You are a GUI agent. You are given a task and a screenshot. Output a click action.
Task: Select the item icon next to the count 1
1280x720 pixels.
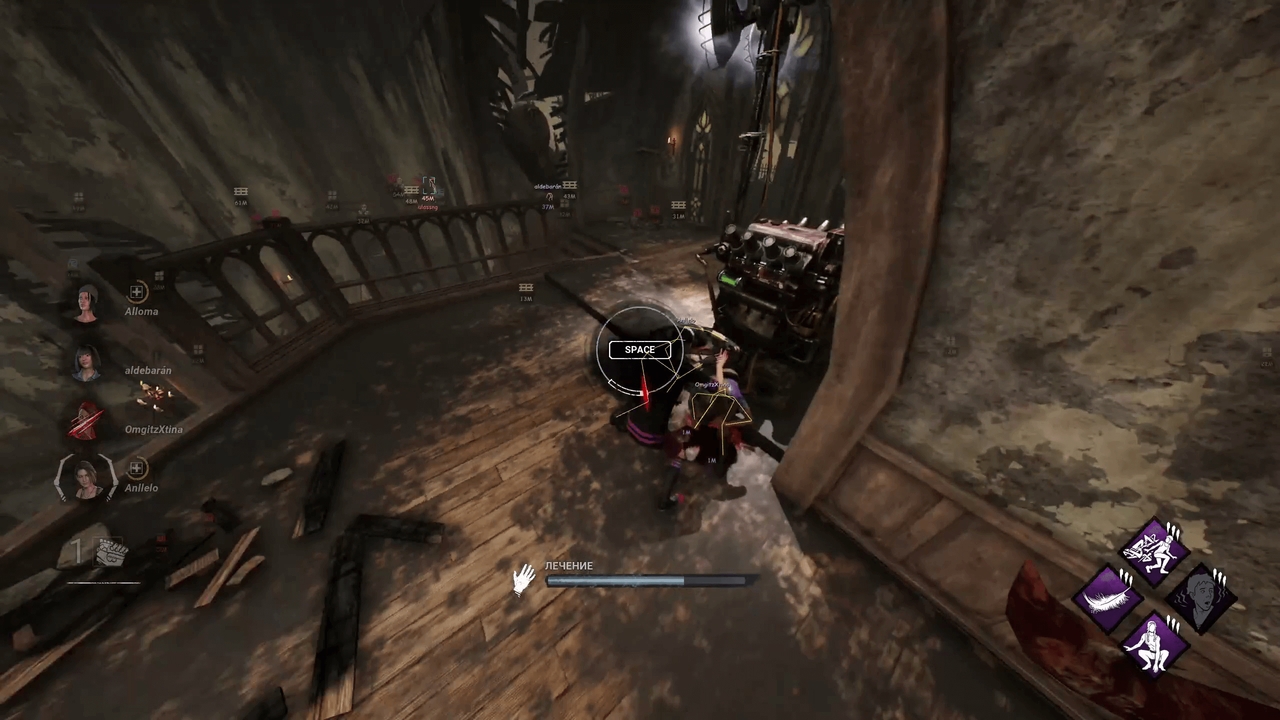110,553
